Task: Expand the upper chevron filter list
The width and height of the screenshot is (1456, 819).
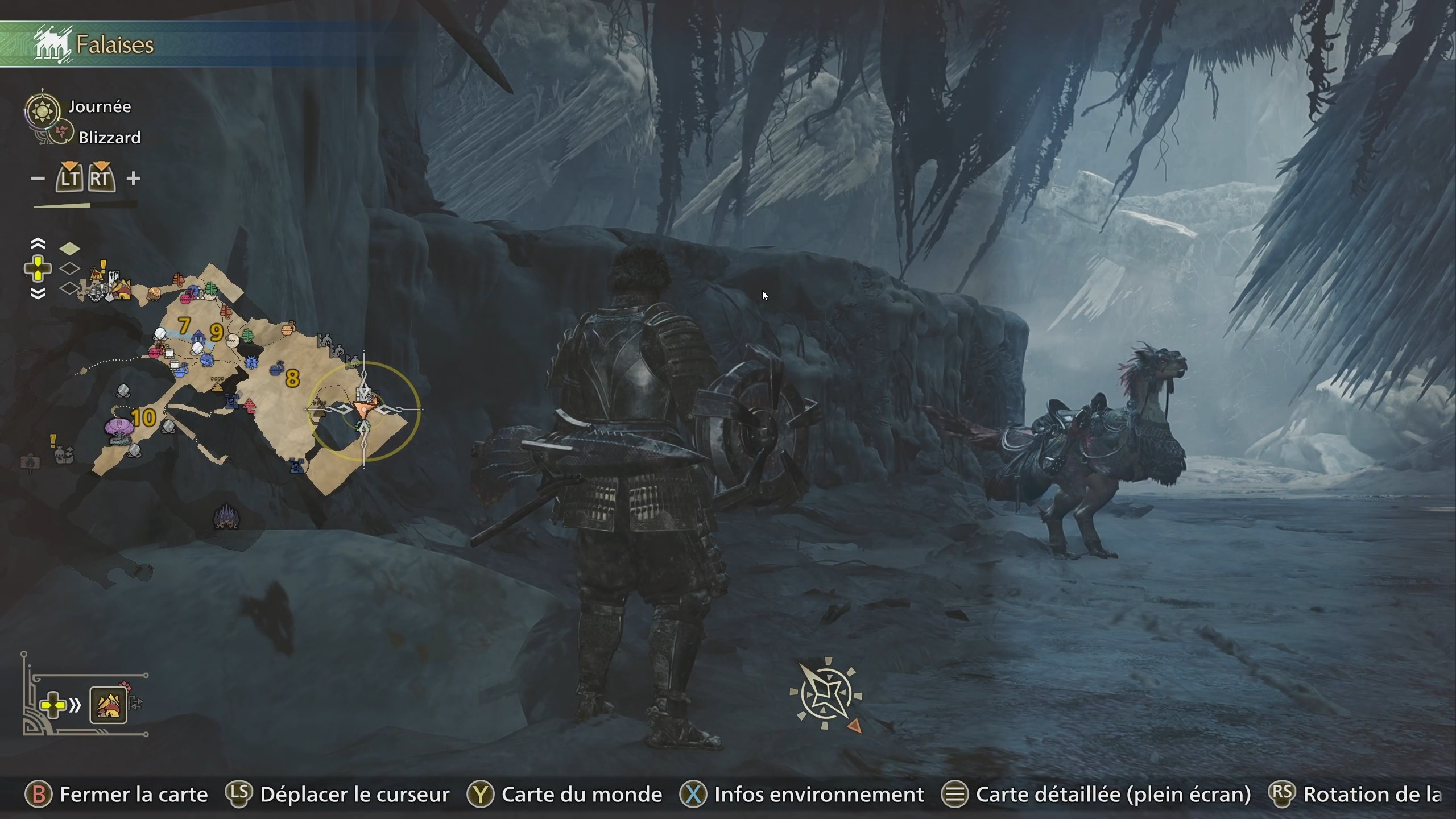Action: pos(38,245)
